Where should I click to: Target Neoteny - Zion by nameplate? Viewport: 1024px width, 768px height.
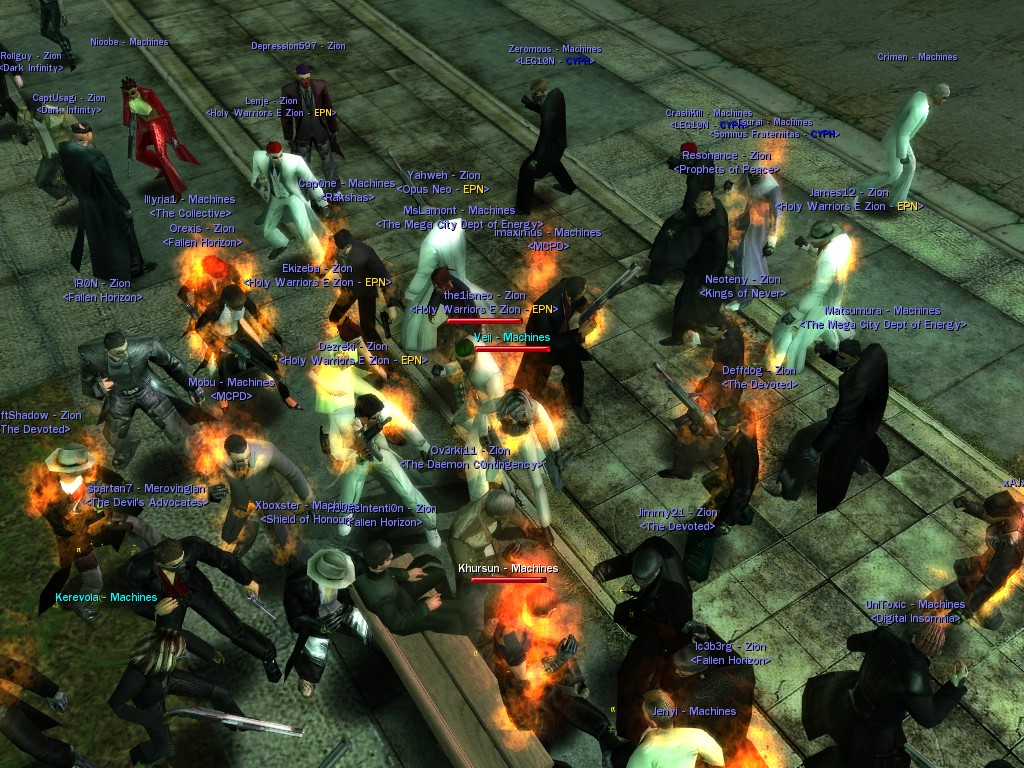click(742, 280)
